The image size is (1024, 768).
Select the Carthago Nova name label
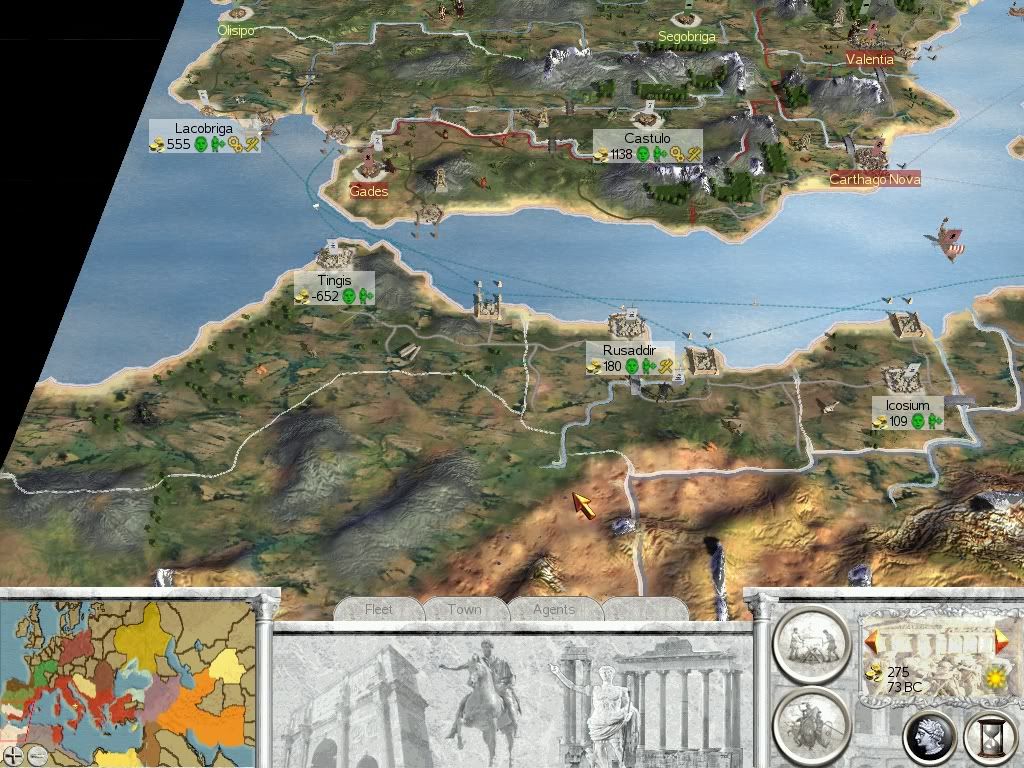[x=875, y=180]
